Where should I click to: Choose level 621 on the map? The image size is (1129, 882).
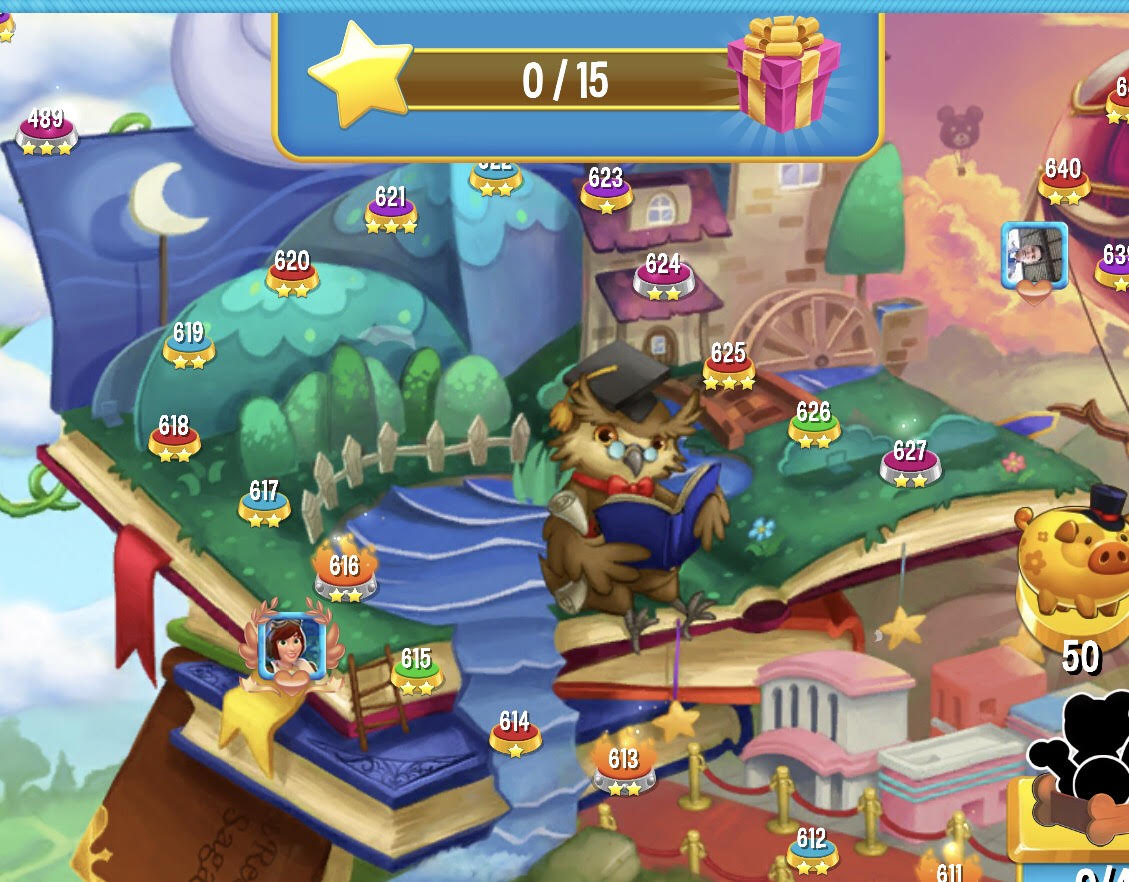tap(391, 210)
